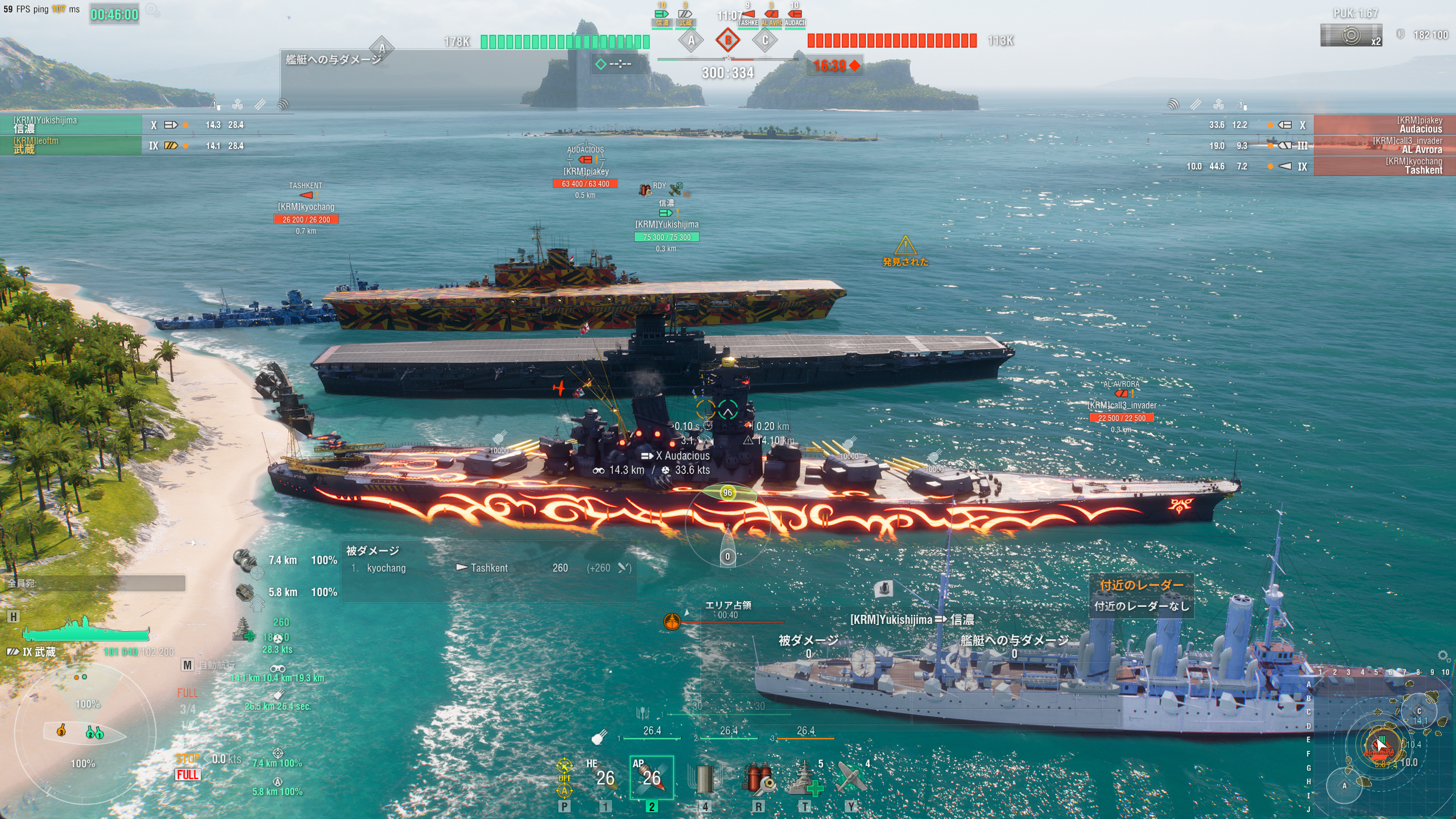Click the camera x2 replay speed control
Viewport: 1456px width, 819px height.
point(1351,35)
